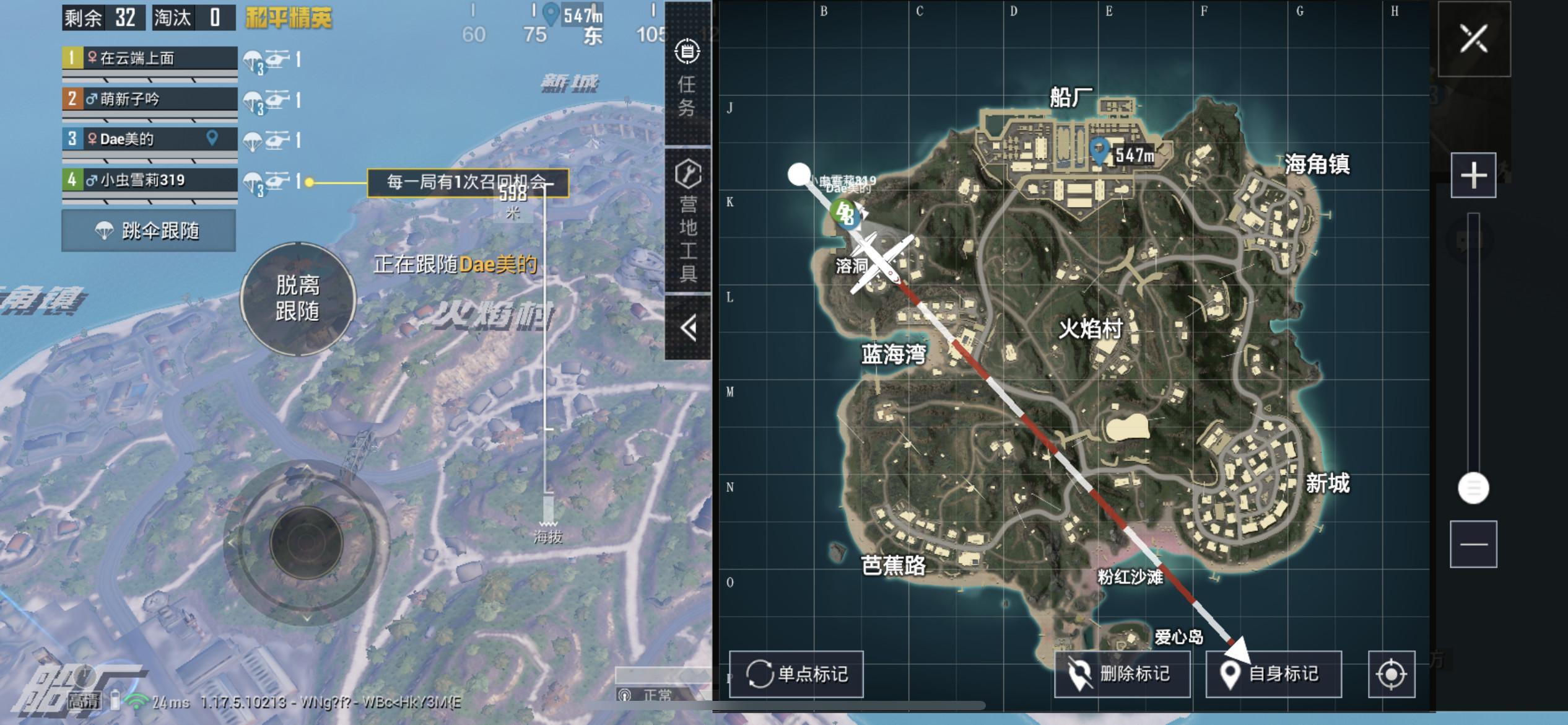This screenshot has height=725, width=1568.
Task: Collapse the side panel with the chevron arrow
Action: (689, 328)
